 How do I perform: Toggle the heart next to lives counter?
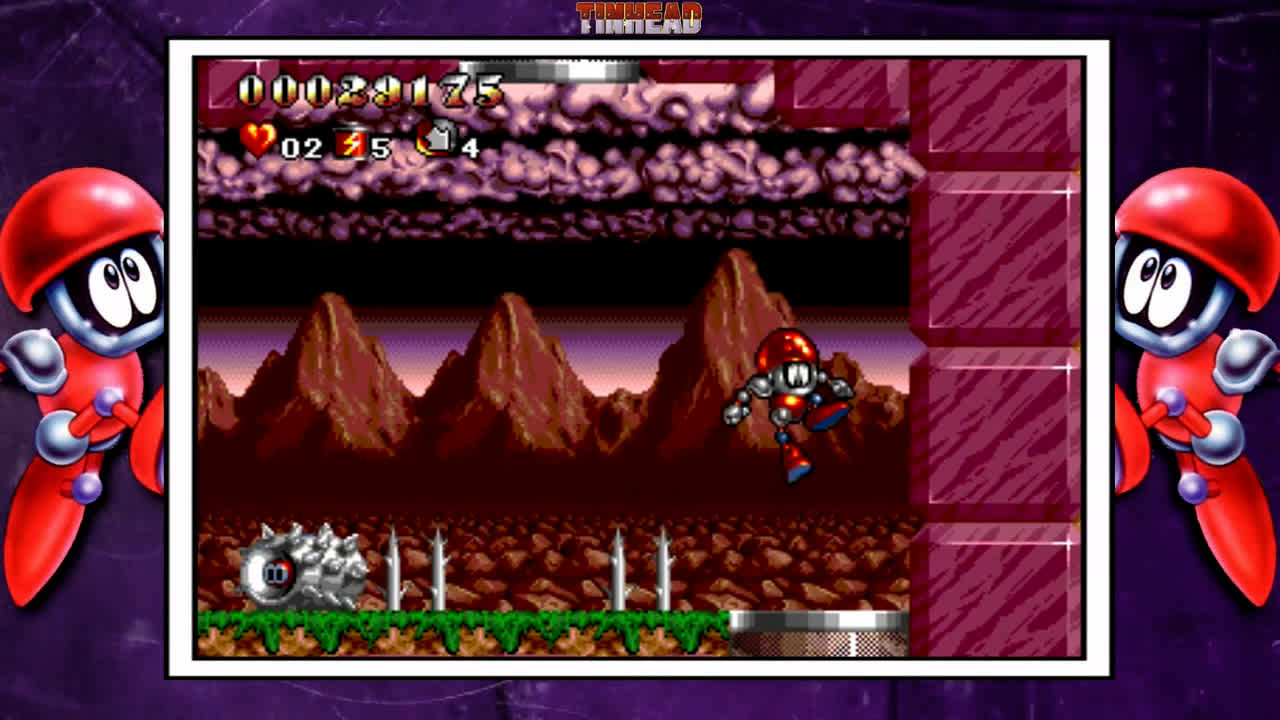pyautogui.click(x=258, y=141)
